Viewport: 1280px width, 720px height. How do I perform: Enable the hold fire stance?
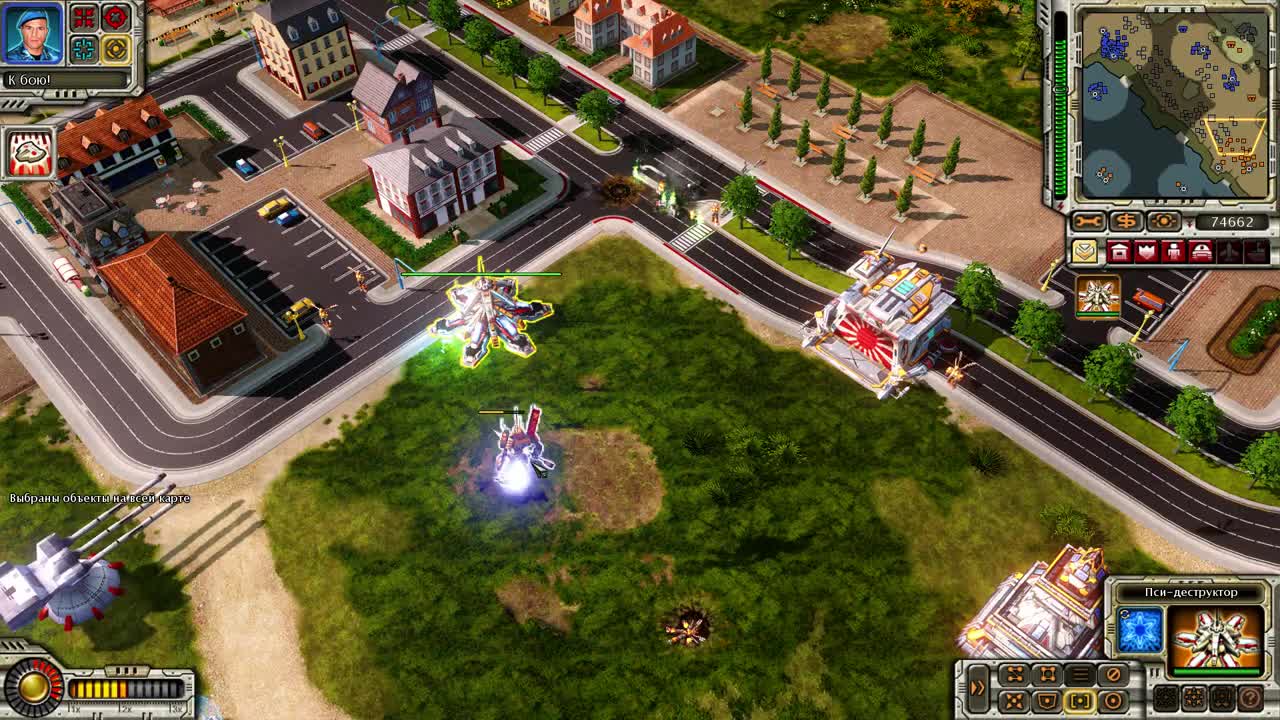[x=1114, y=672]
